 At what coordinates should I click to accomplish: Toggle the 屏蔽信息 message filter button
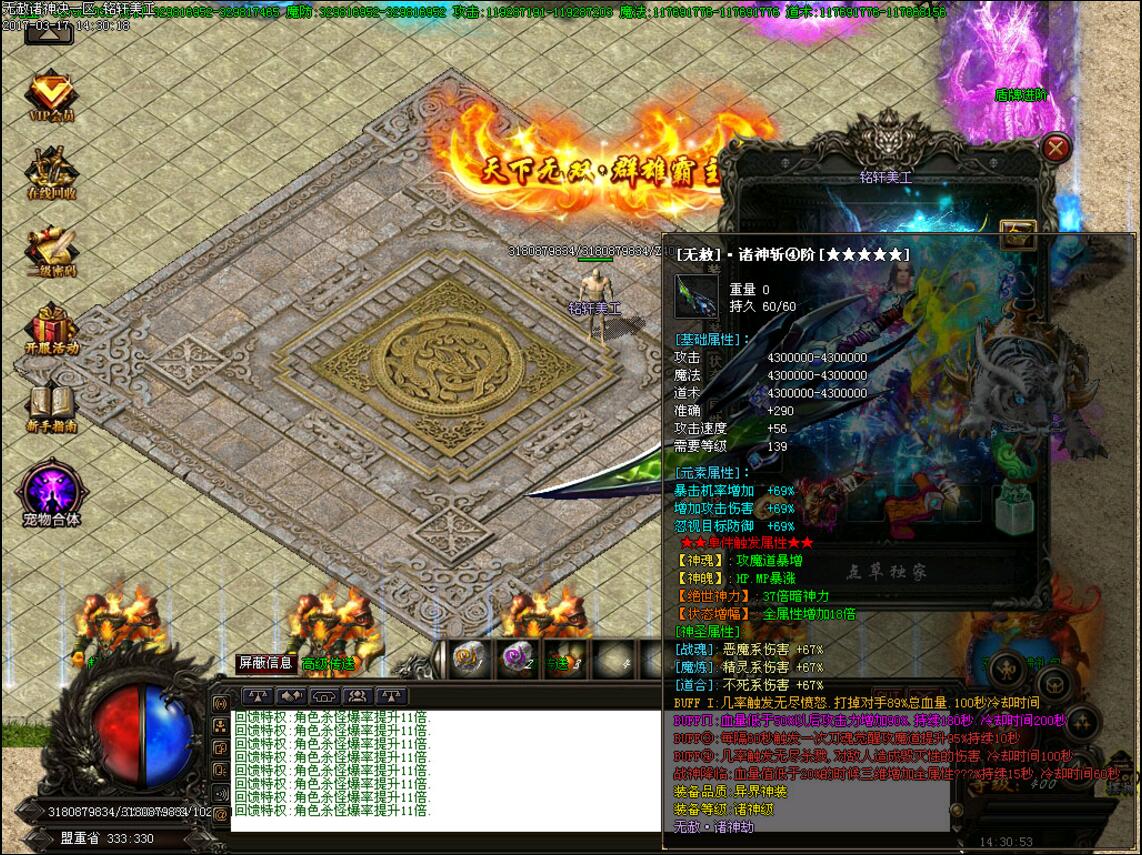[x=265, y=662]
